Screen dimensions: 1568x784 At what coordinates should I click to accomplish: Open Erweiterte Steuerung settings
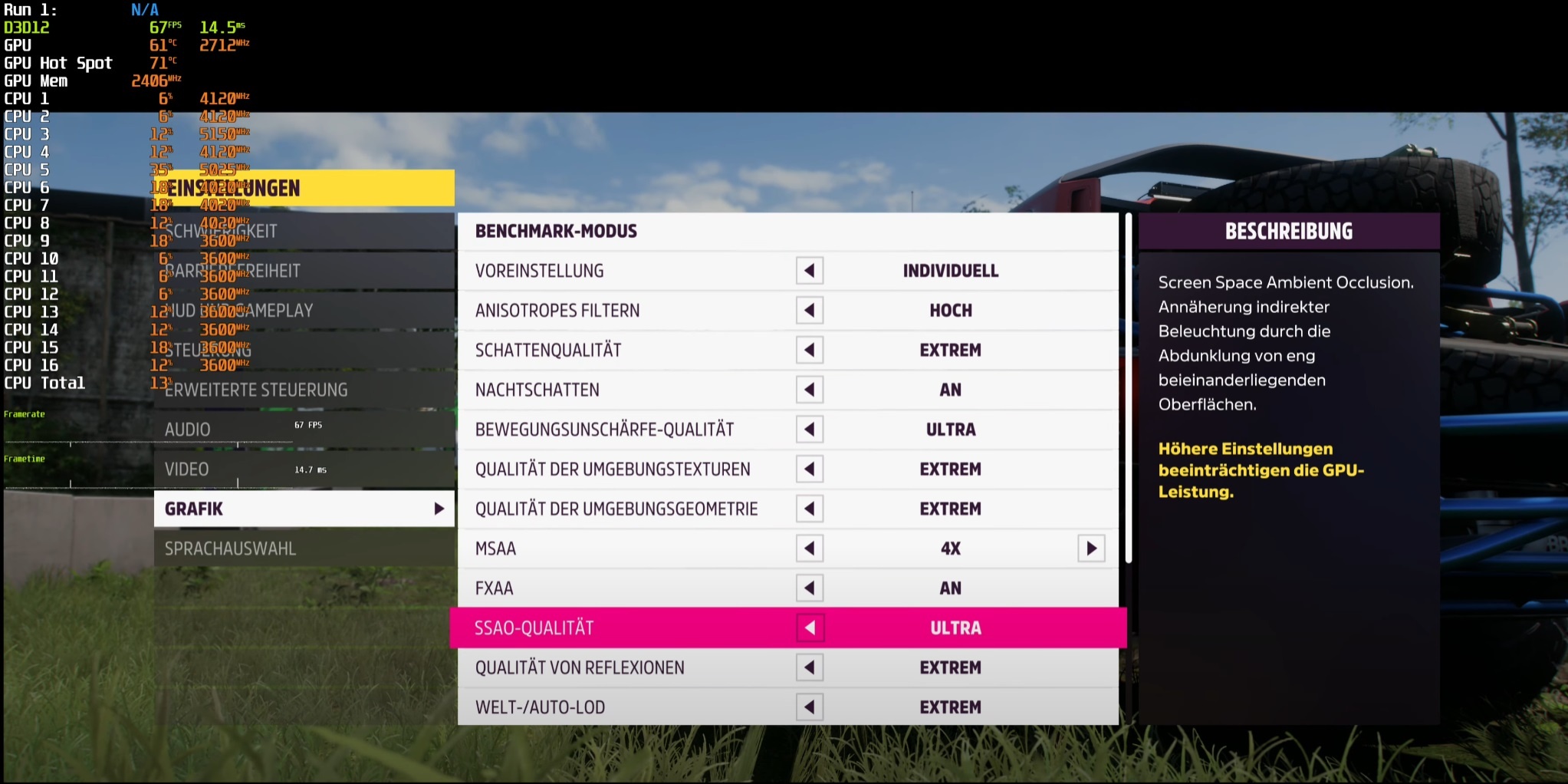[304, 390]
